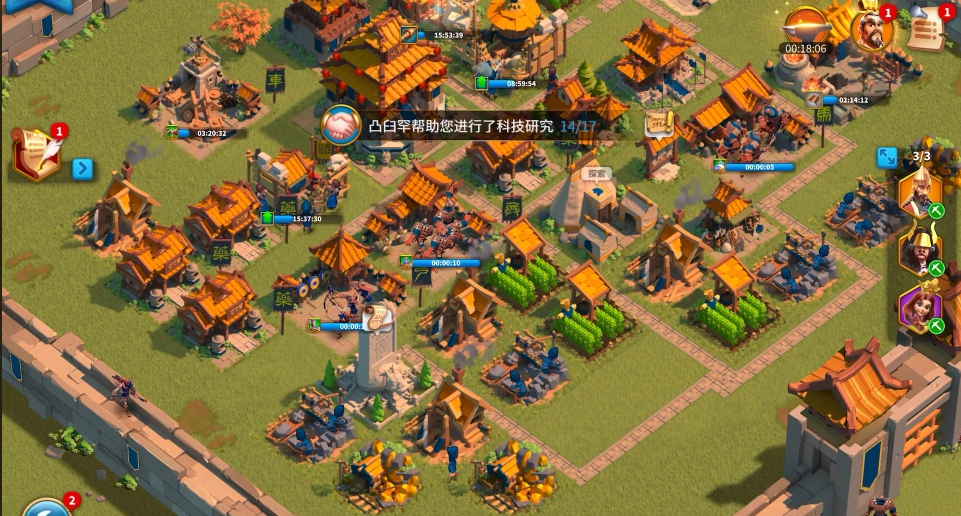The height and width of the screenshot is (516, 961).
Task: Select the red-haired female commander in the queue
Action: [x=918, y=308]
